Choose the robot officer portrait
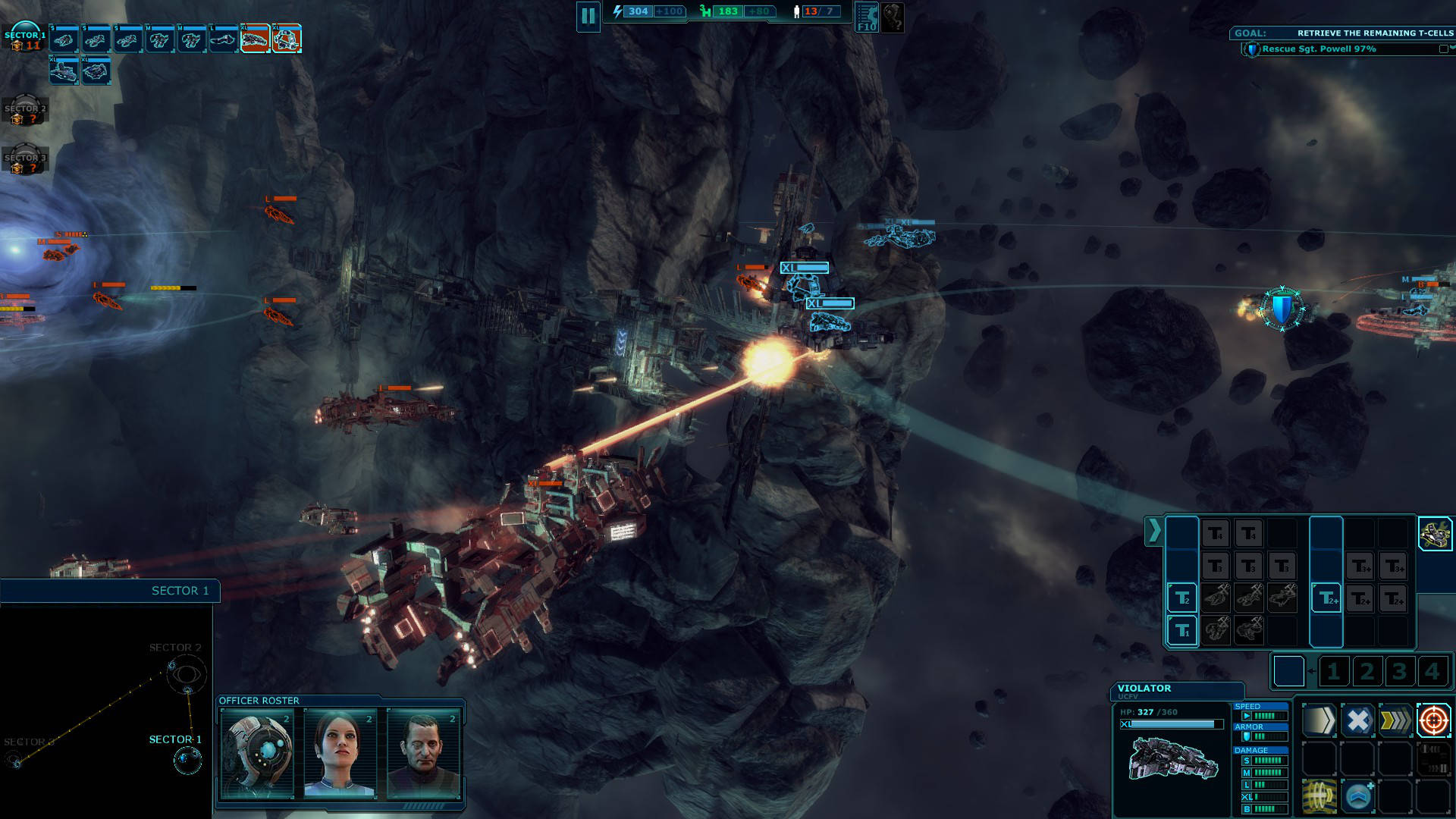1456x819 pixels. (257, 754)
